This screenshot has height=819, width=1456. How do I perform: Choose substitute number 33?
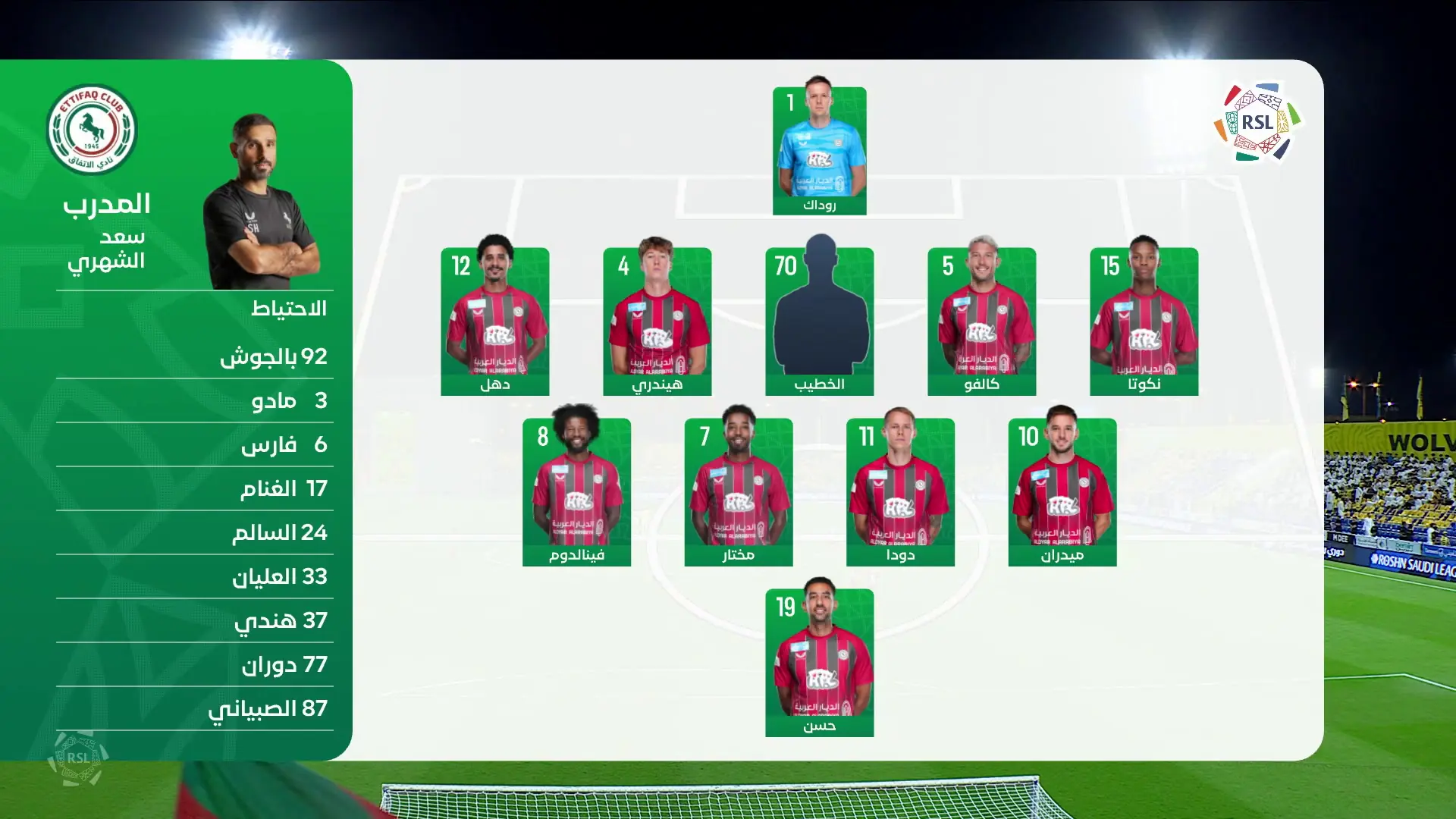(279, 576)
